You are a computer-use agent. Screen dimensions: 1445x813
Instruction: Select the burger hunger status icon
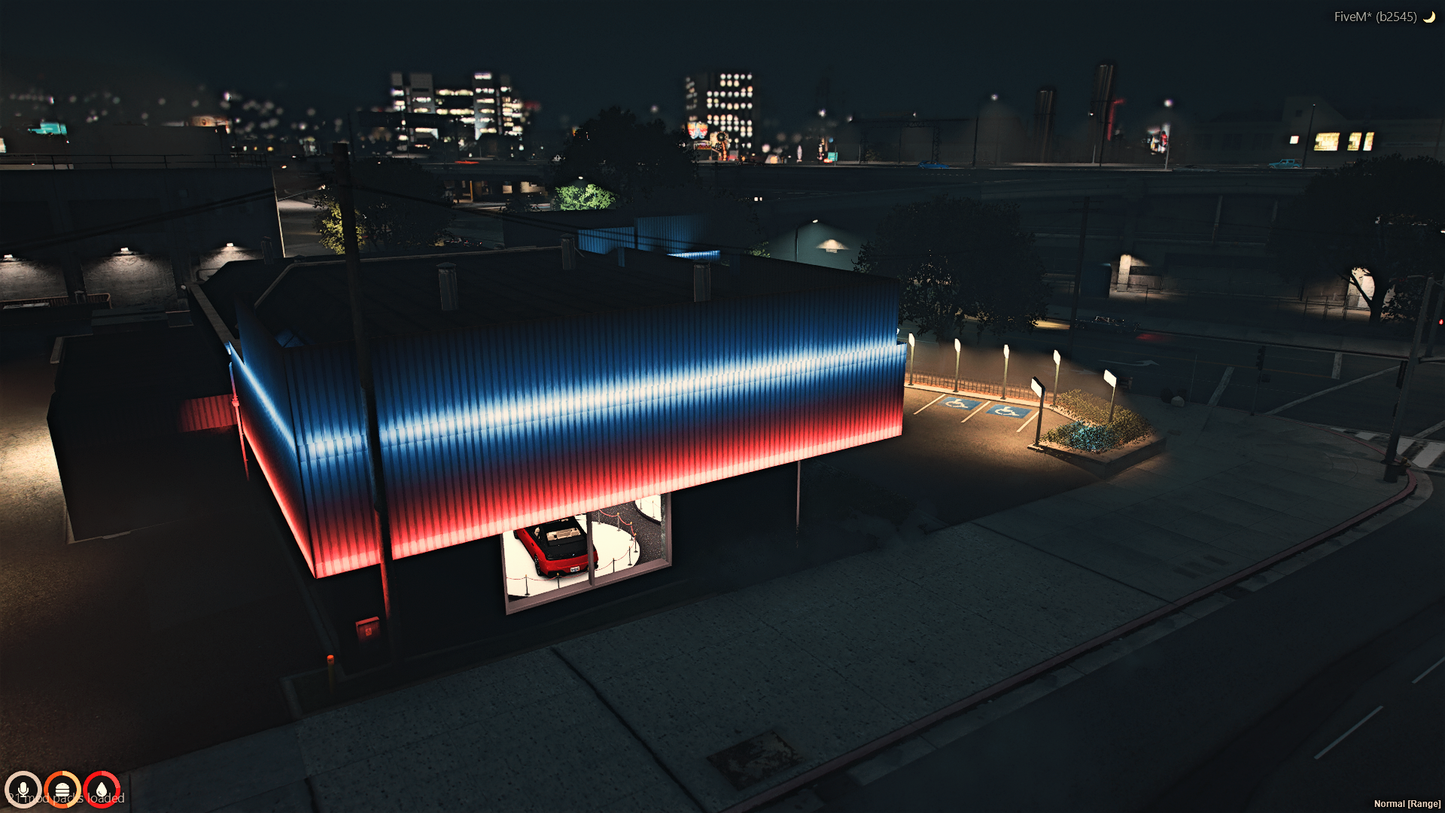pos(62,789)
